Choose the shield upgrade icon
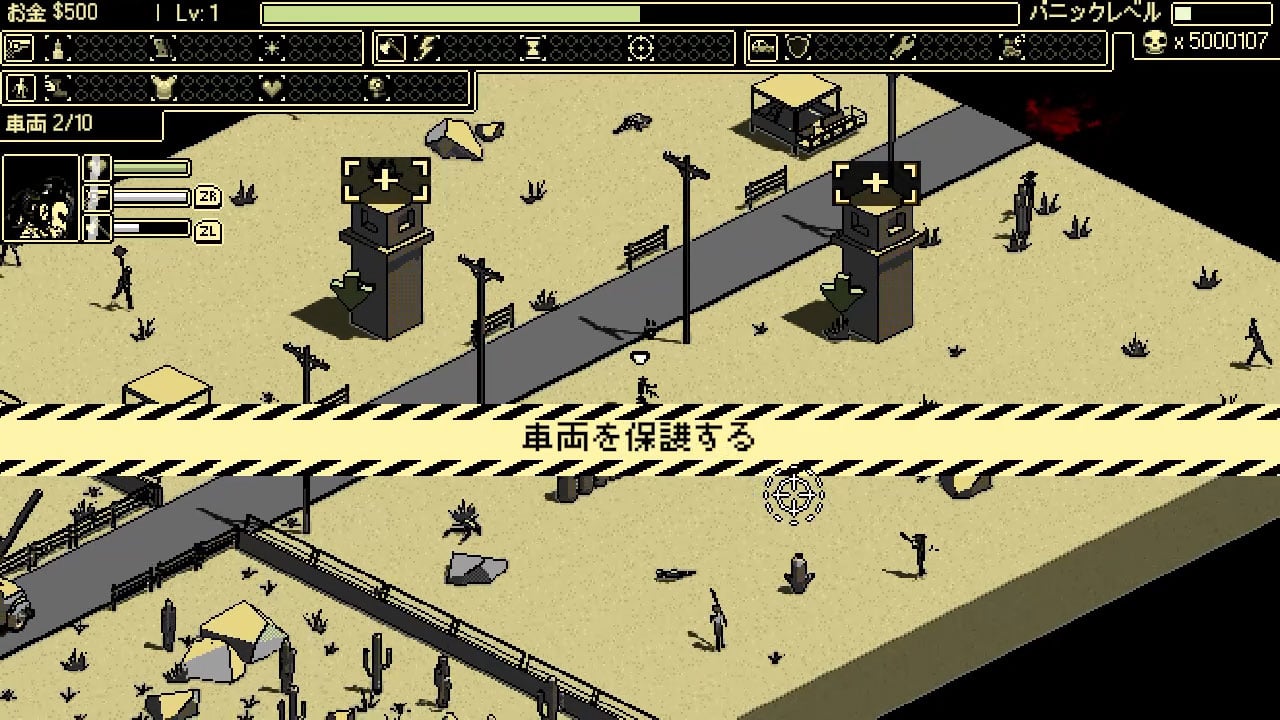Viewport: 1280px width, 720px height. pos(798,48)
